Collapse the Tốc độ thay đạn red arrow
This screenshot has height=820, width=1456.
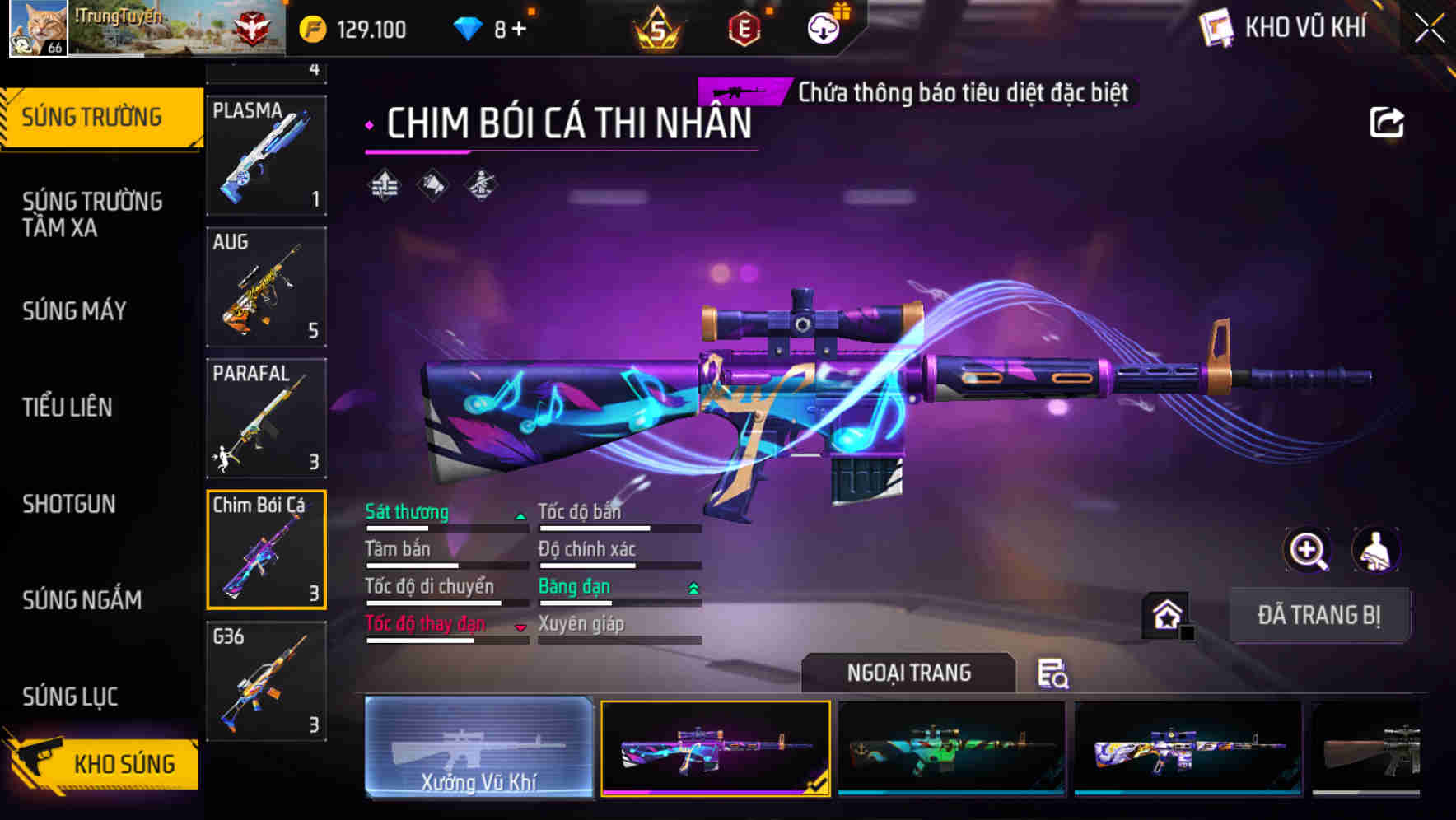click(x=520, y=626)
